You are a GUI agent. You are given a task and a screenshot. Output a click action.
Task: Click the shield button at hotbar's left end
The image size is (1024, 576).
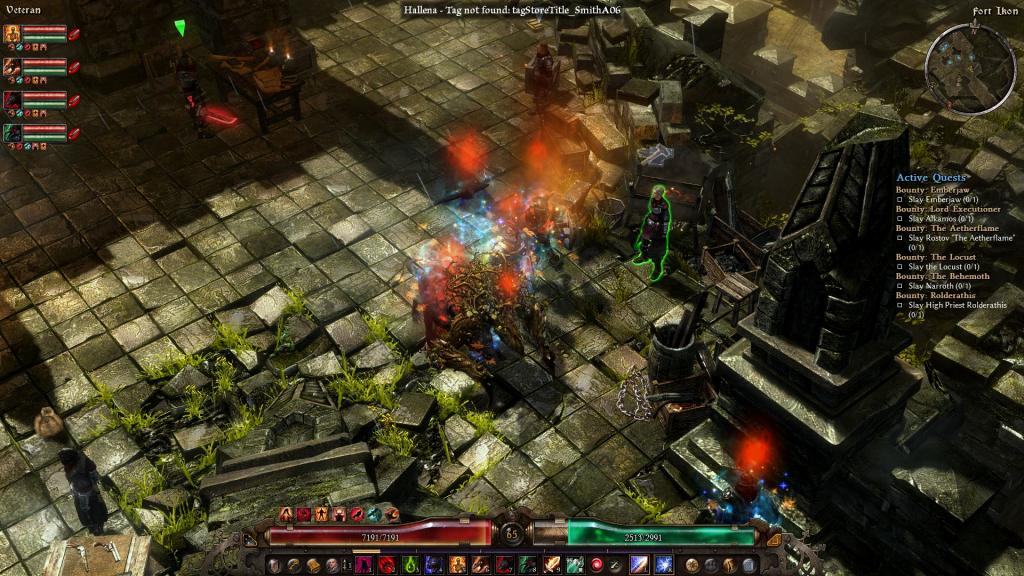click(275, 565)
